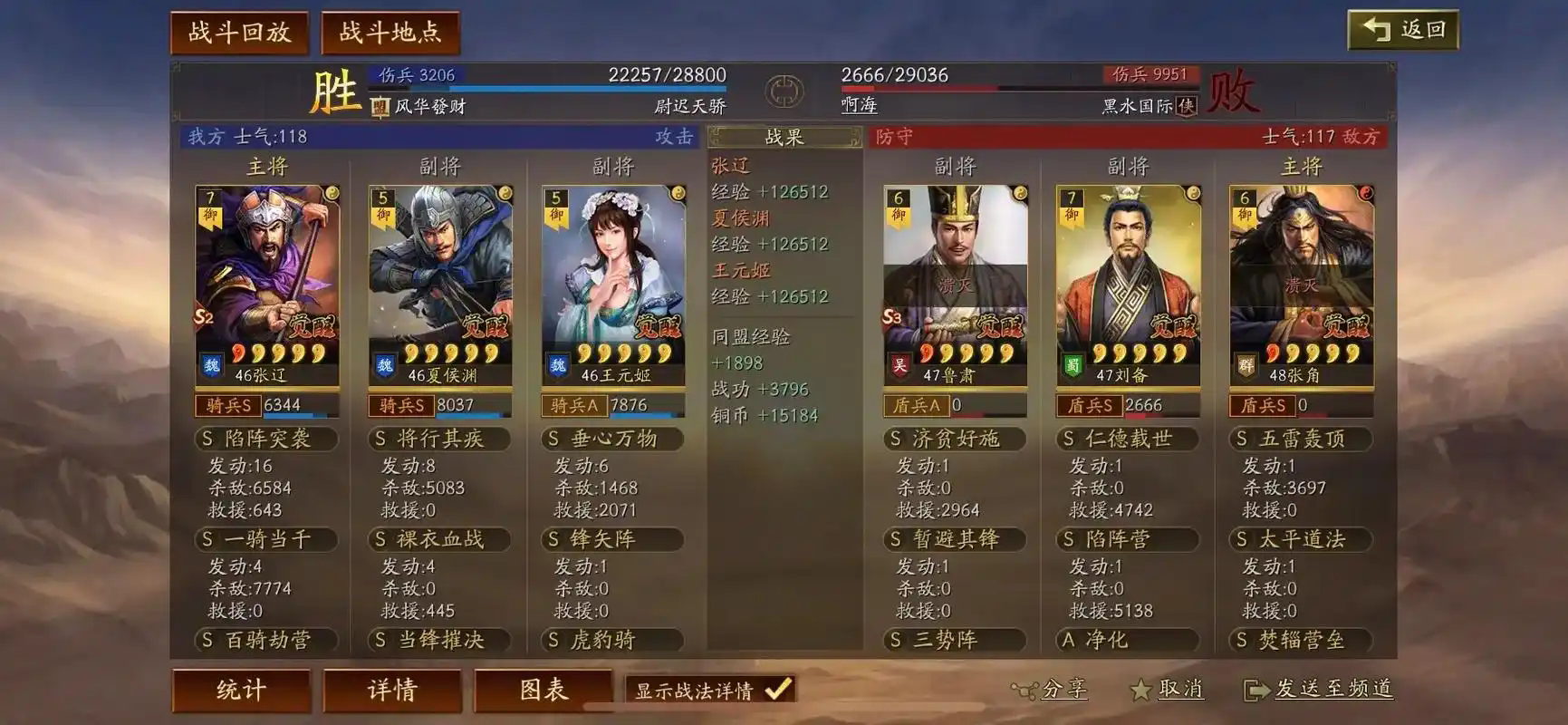Click the share icon beside 分享
Screen dimensions: 1568x725
(x=1022, y=690)
